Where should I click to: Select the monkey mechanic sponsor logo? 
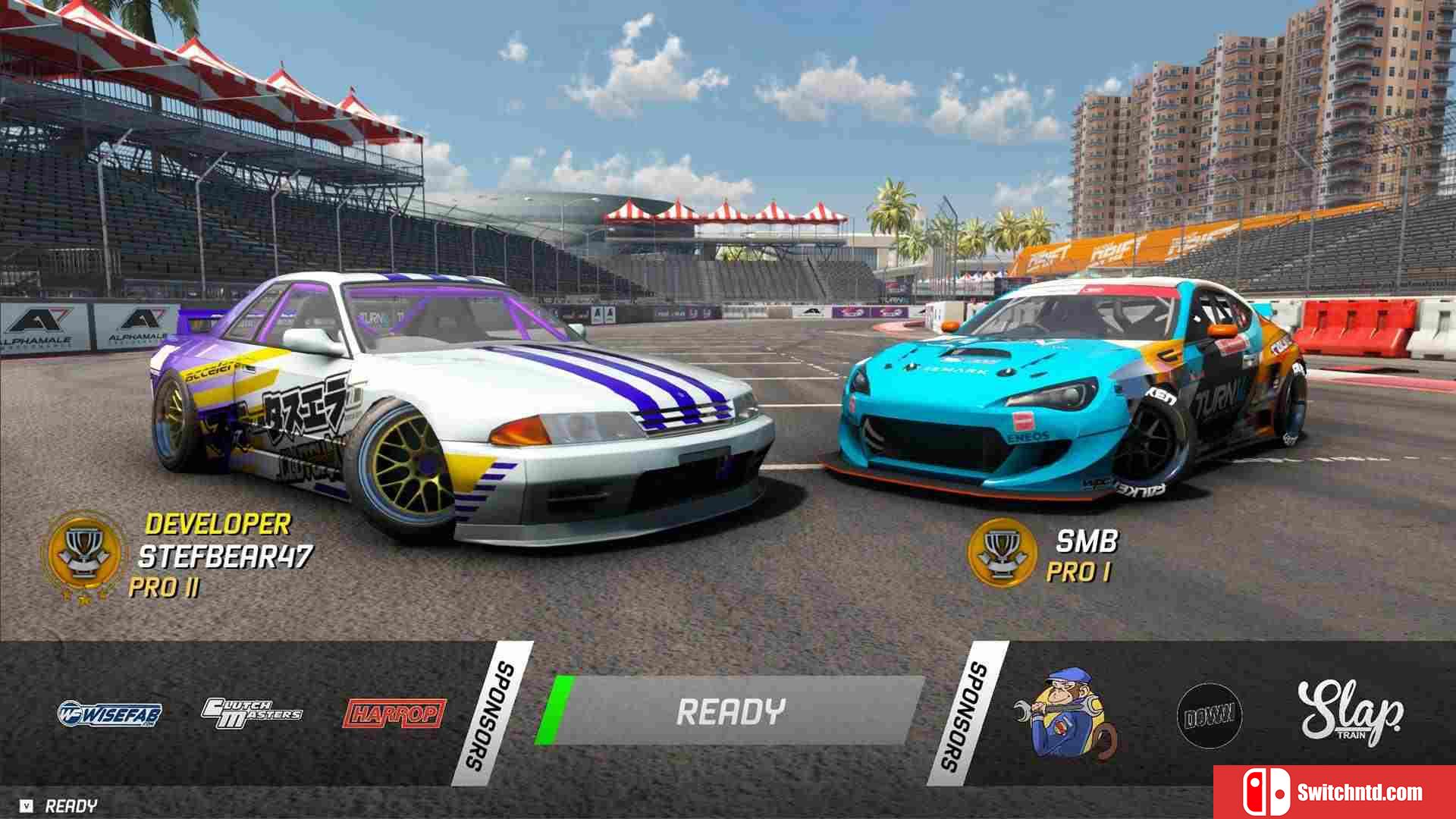[x=1065, y=713]
